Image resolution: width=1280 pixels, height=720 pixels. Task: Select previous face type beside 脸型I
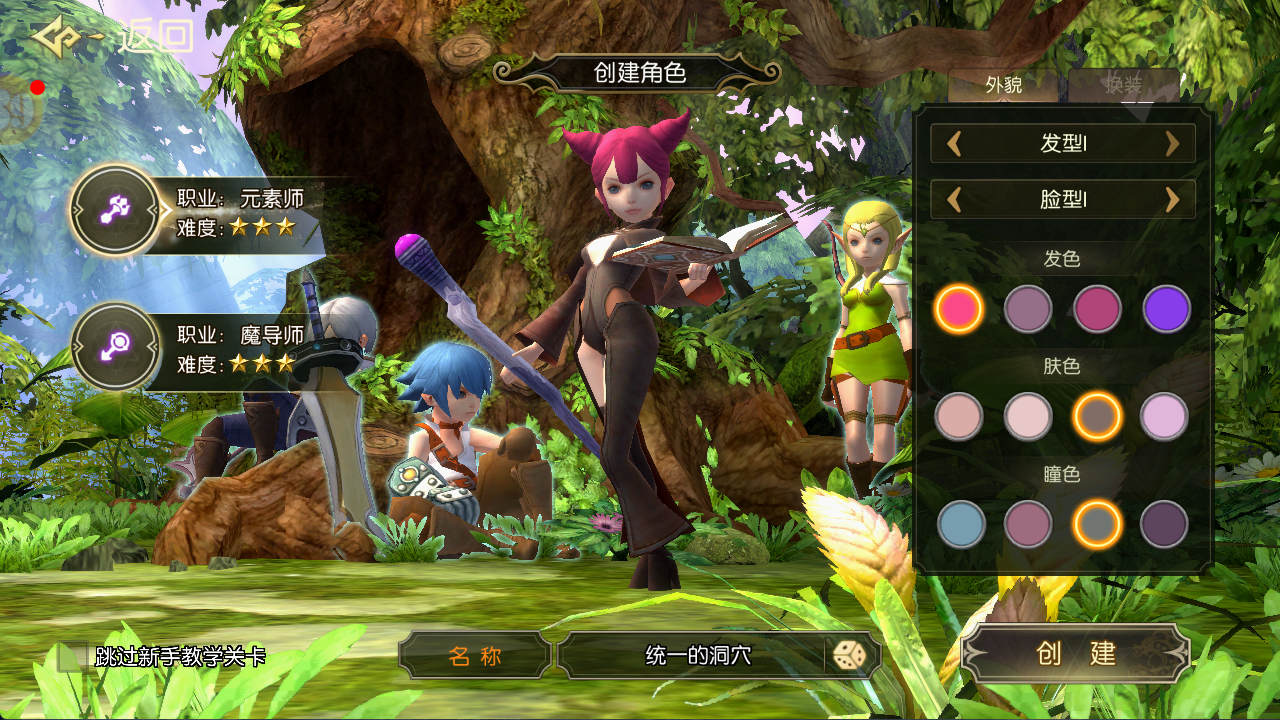coord(954,200)
